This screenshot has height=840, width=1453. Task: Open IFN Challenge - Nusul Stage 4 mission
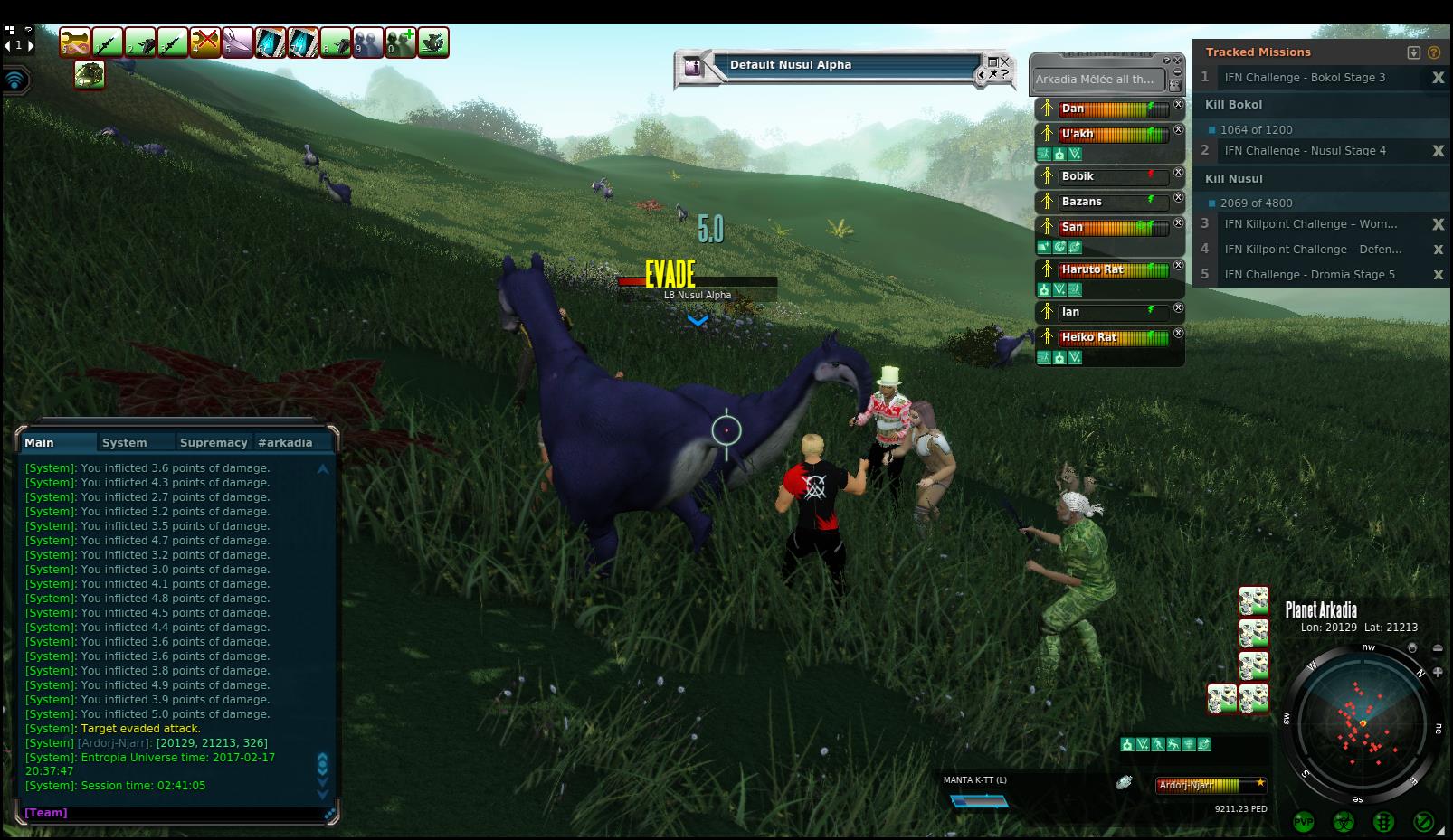(1305, 151)
